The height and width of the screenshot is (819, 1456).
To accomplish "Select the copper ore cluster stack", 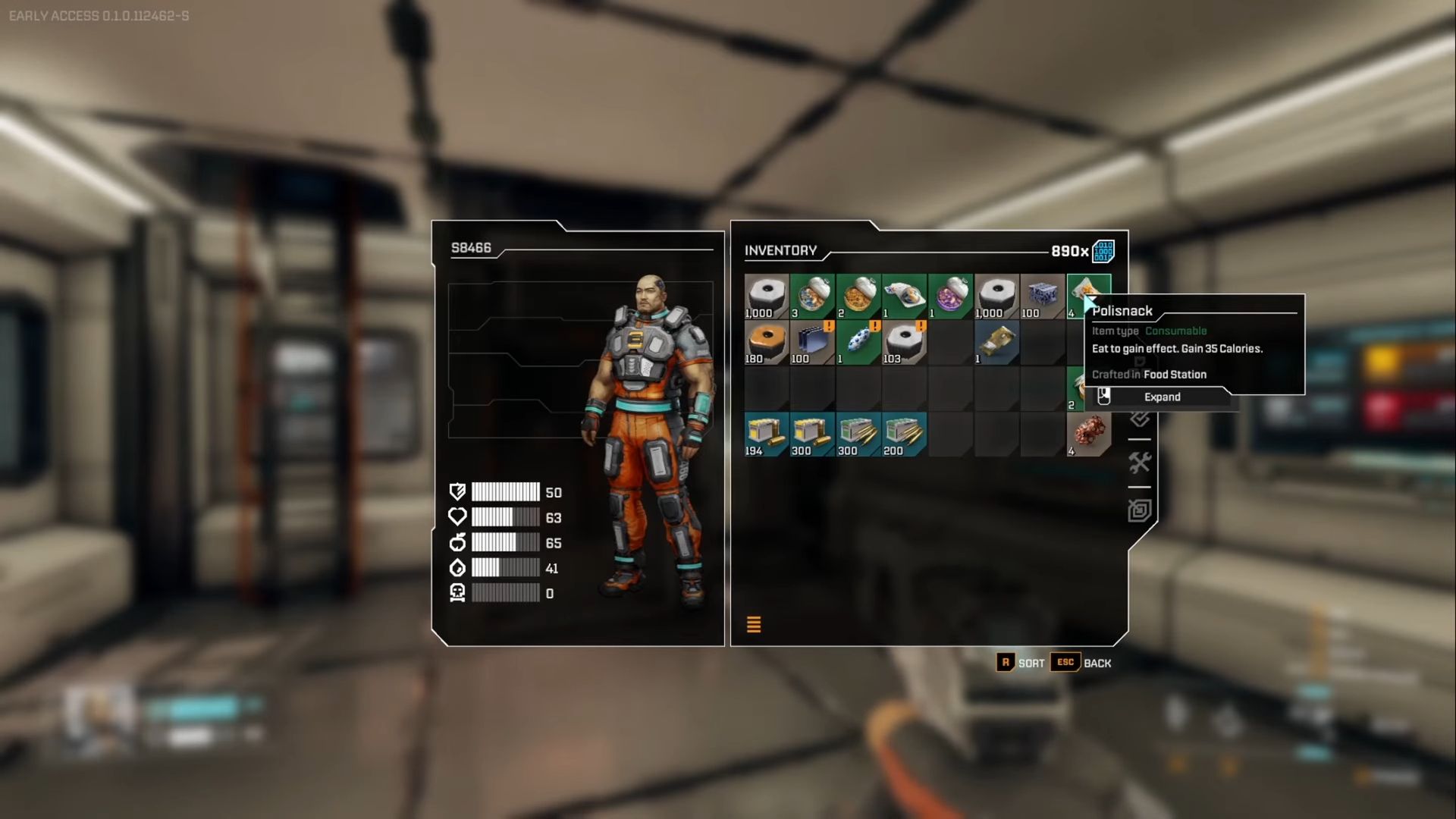I will point(1089,434).
